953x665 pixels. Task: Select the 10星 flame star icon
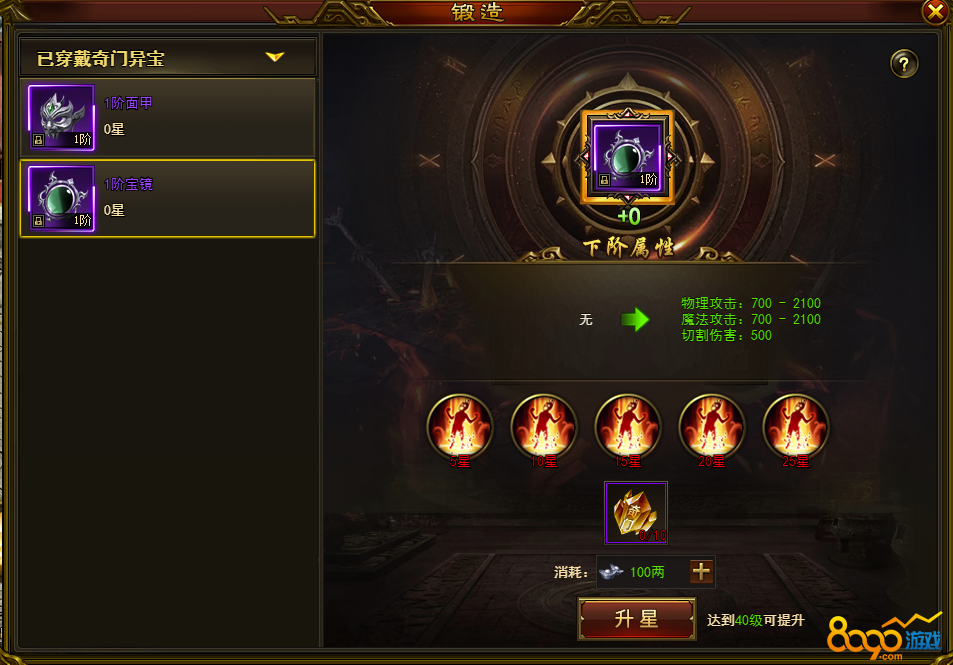(x=544, y=427)
